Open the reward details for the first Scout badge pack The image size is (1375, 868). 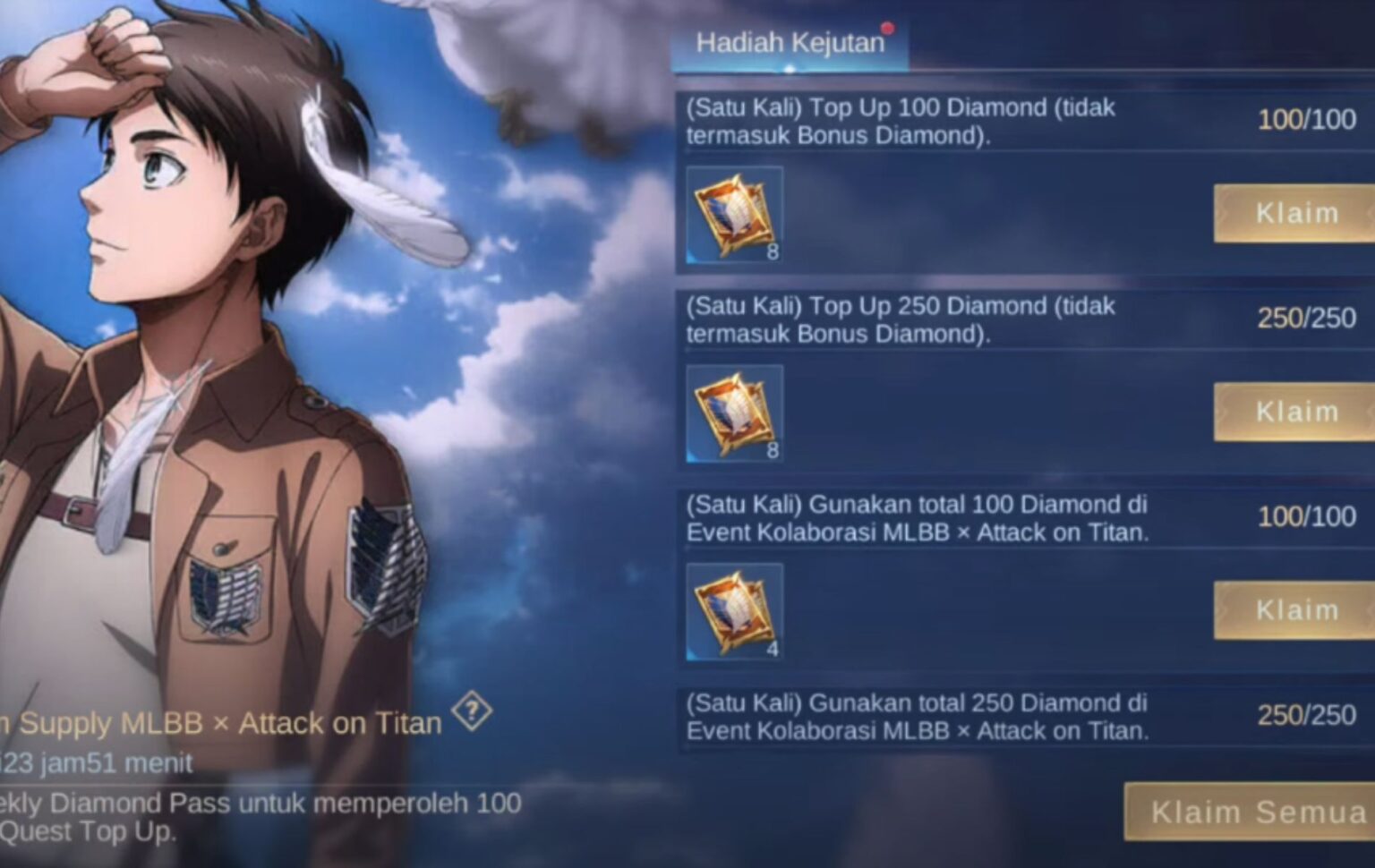pos(732,213)
